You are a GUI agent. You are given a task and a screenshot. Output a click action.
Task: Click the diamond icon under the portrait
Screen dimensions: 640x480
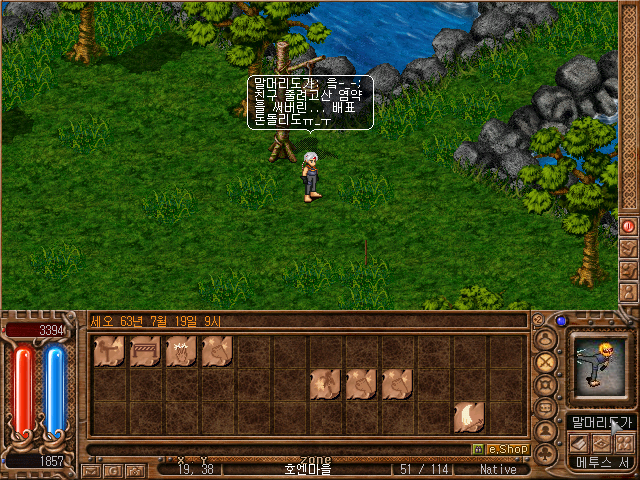click(602, 442)
